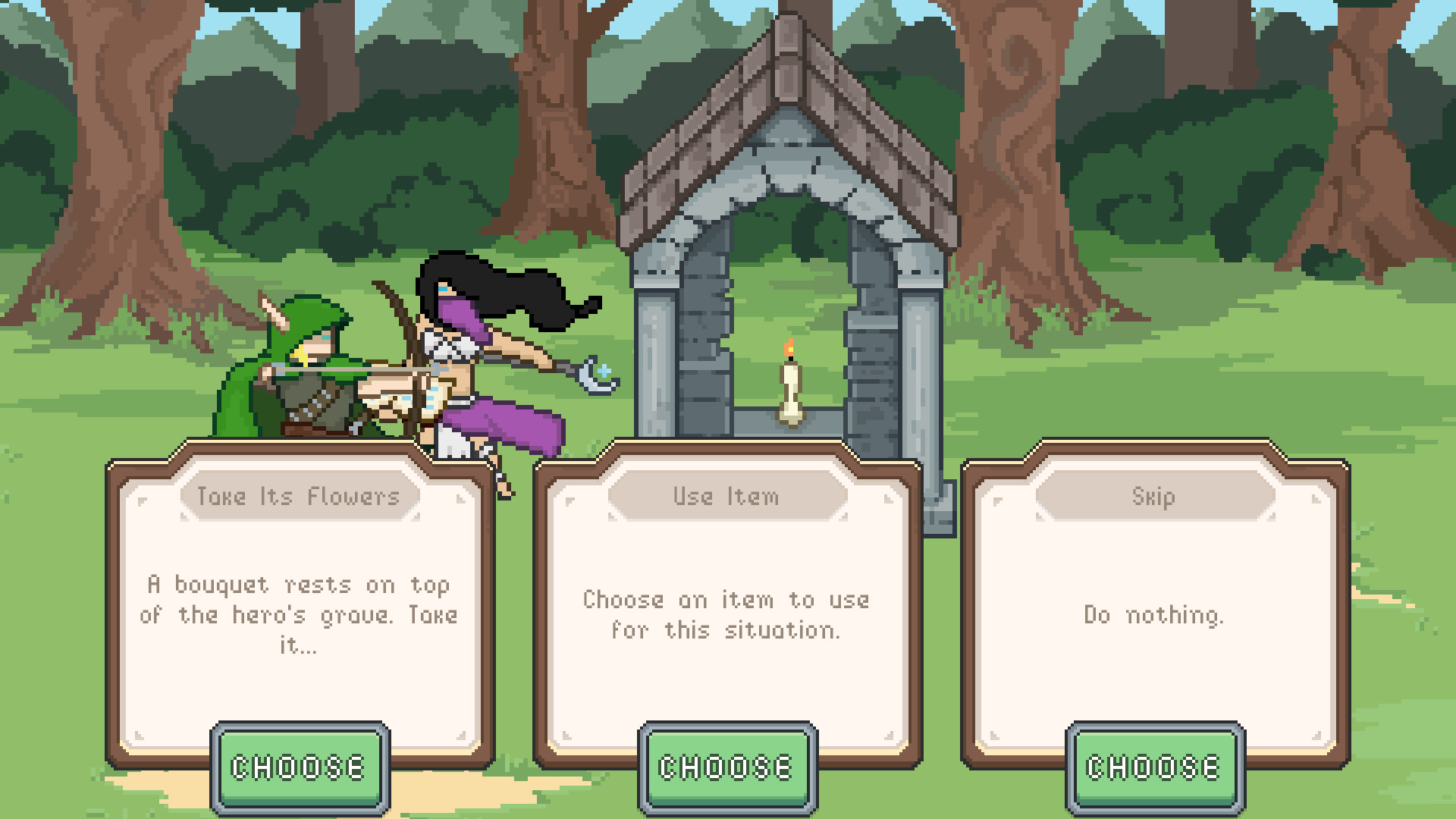Screen dimensions: 1456x819
Task: Click the lit candle inside the archway
Action: coord(789,387)
